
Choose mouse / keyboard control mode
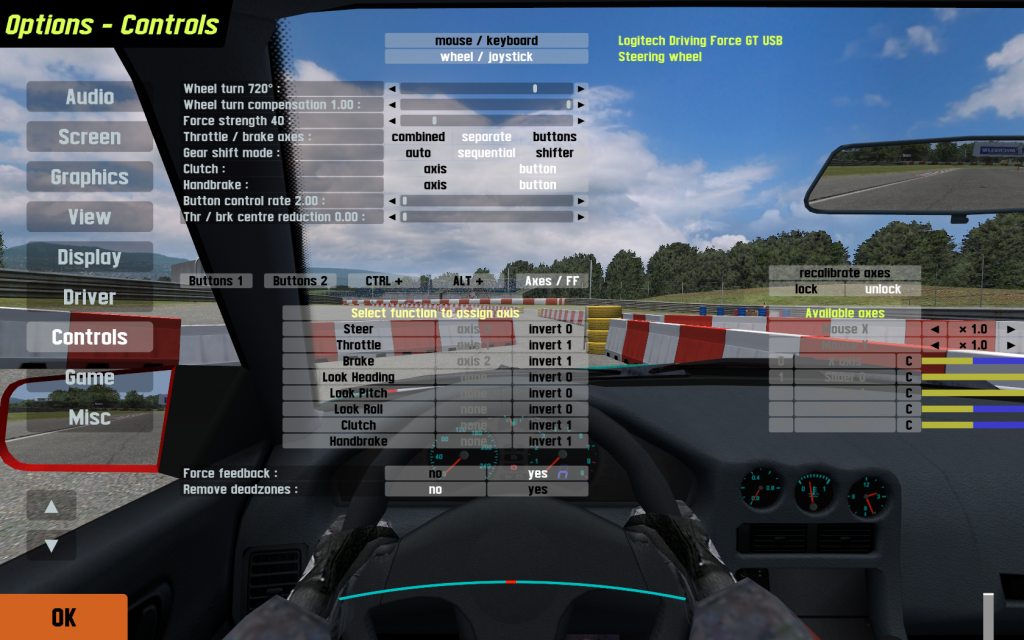tap(486, 41)
